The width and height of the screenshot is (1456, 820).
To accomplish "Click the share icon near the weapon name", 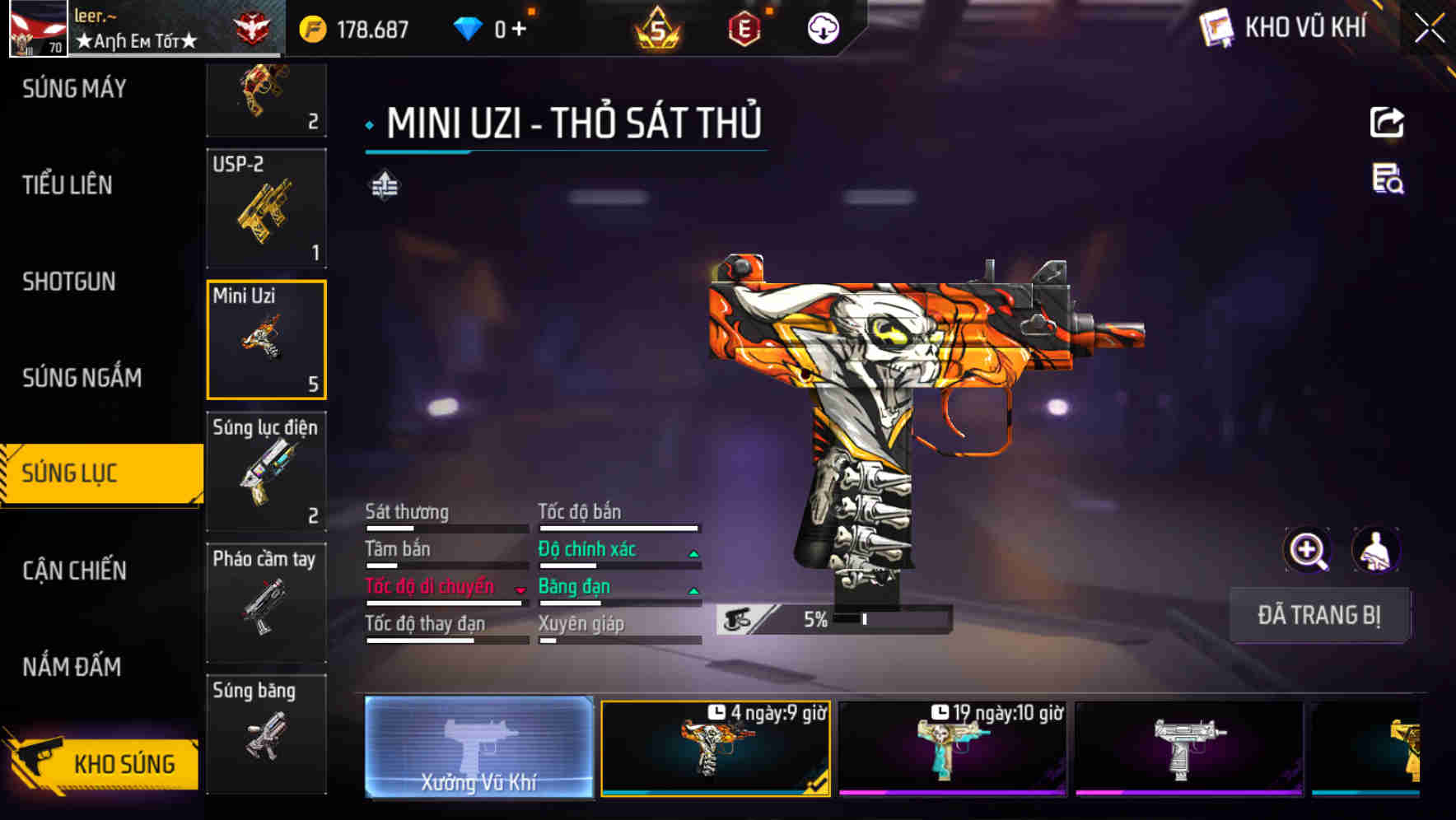I will 1388,122.
